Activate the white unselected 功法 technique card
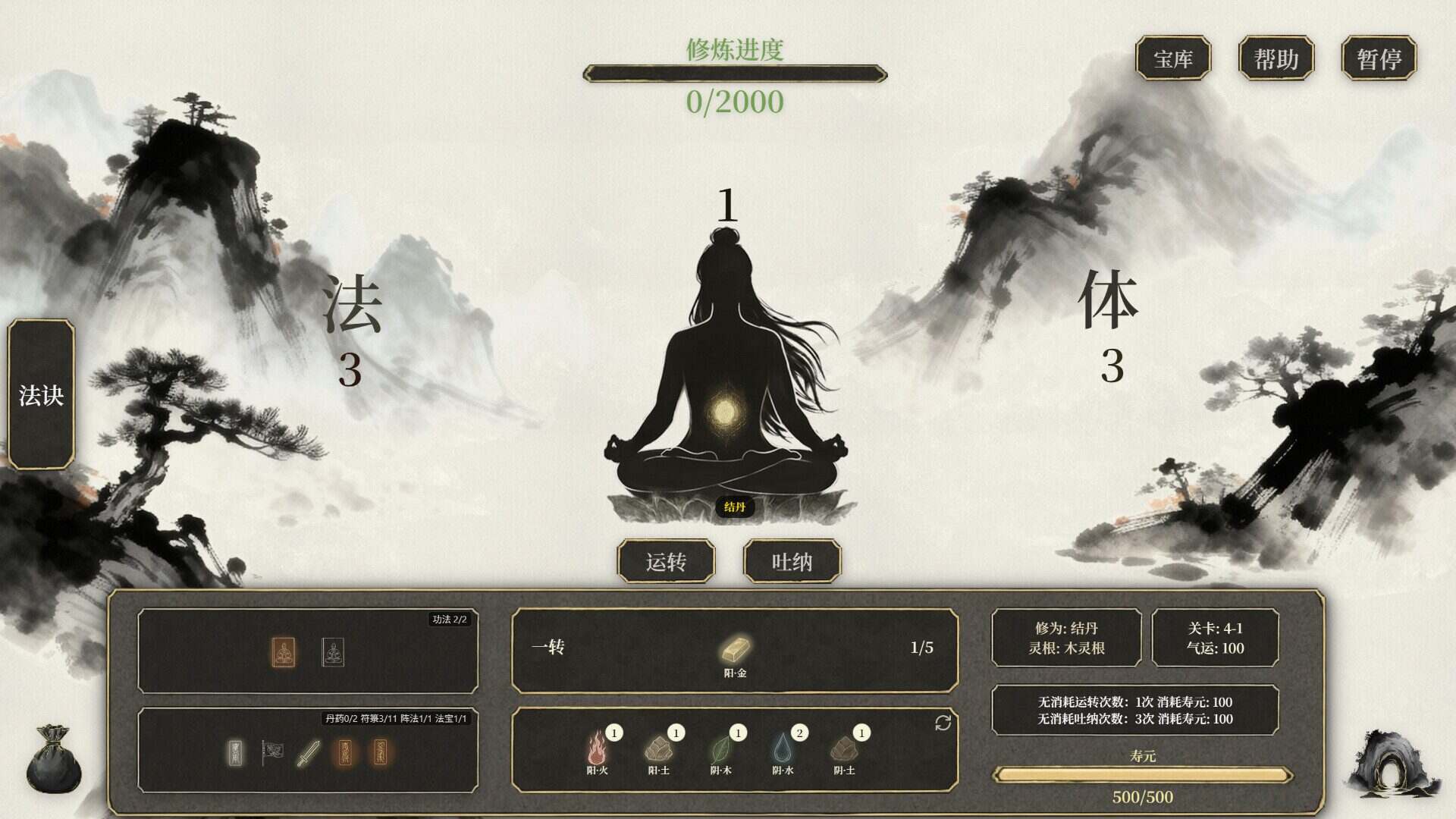The image size is (1456, 819). [x=334, y=652]
